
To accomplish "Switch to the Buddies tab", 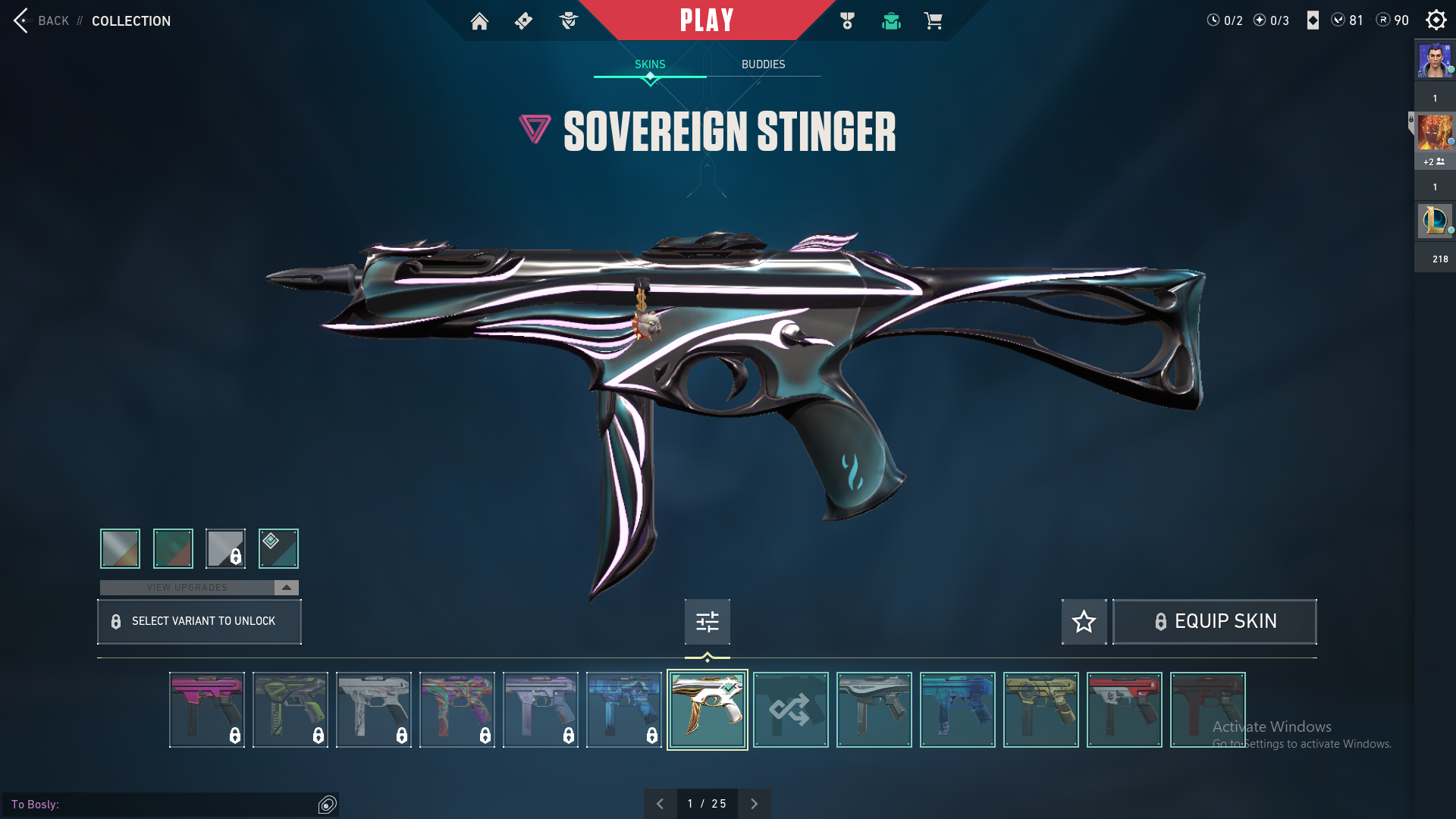I will (x=763, y=64).
